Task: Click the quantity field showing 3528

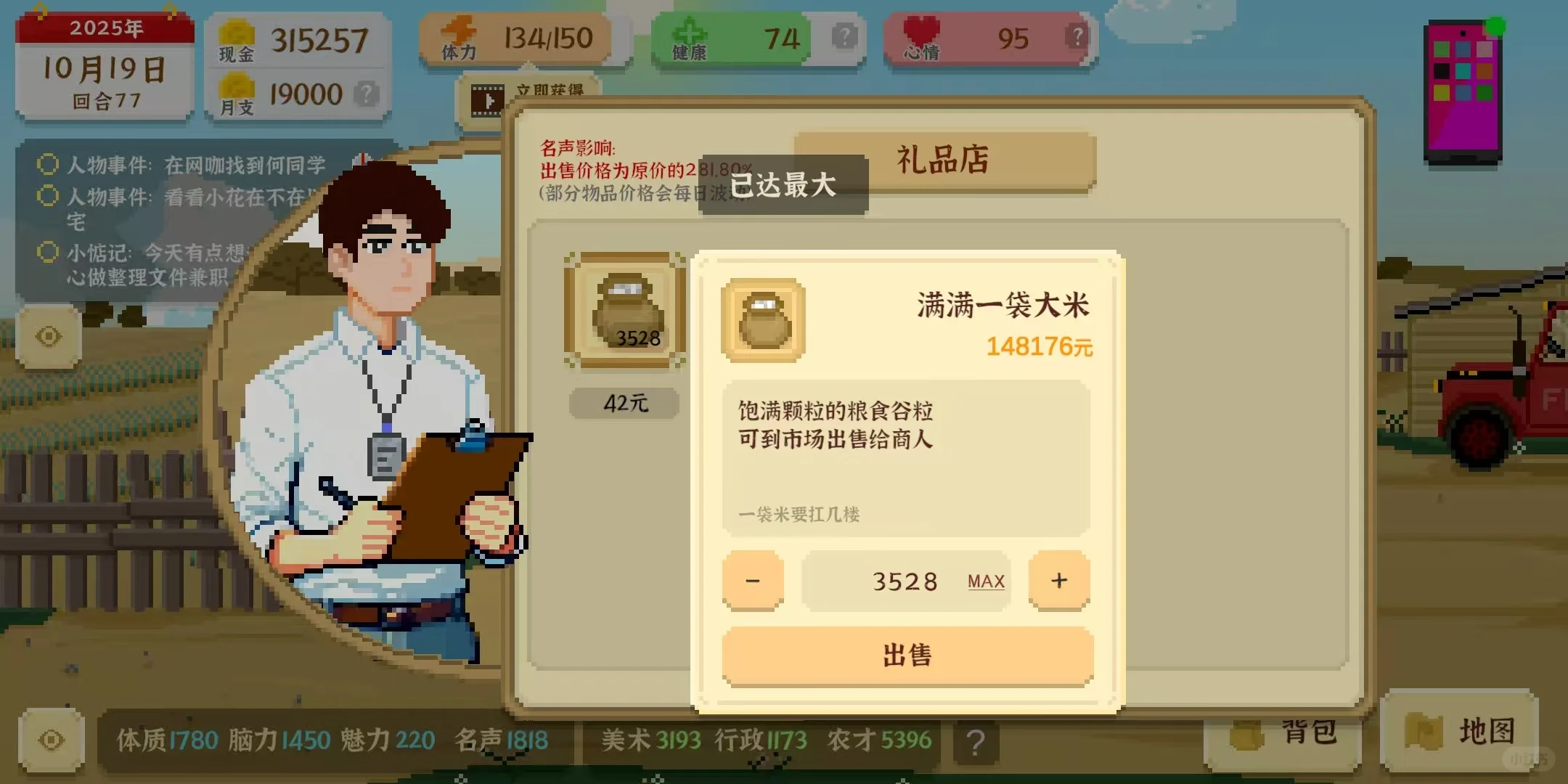Action: pos(905,580)
